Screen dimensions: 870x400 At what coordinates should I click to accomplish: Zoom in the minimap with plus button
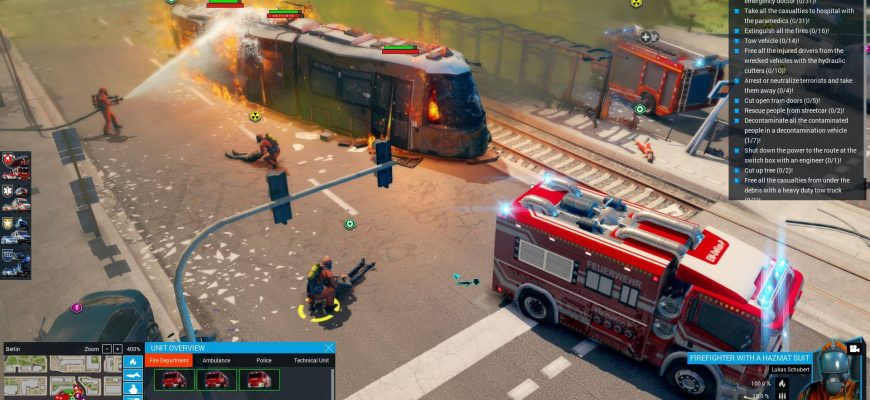pos(117,348)
